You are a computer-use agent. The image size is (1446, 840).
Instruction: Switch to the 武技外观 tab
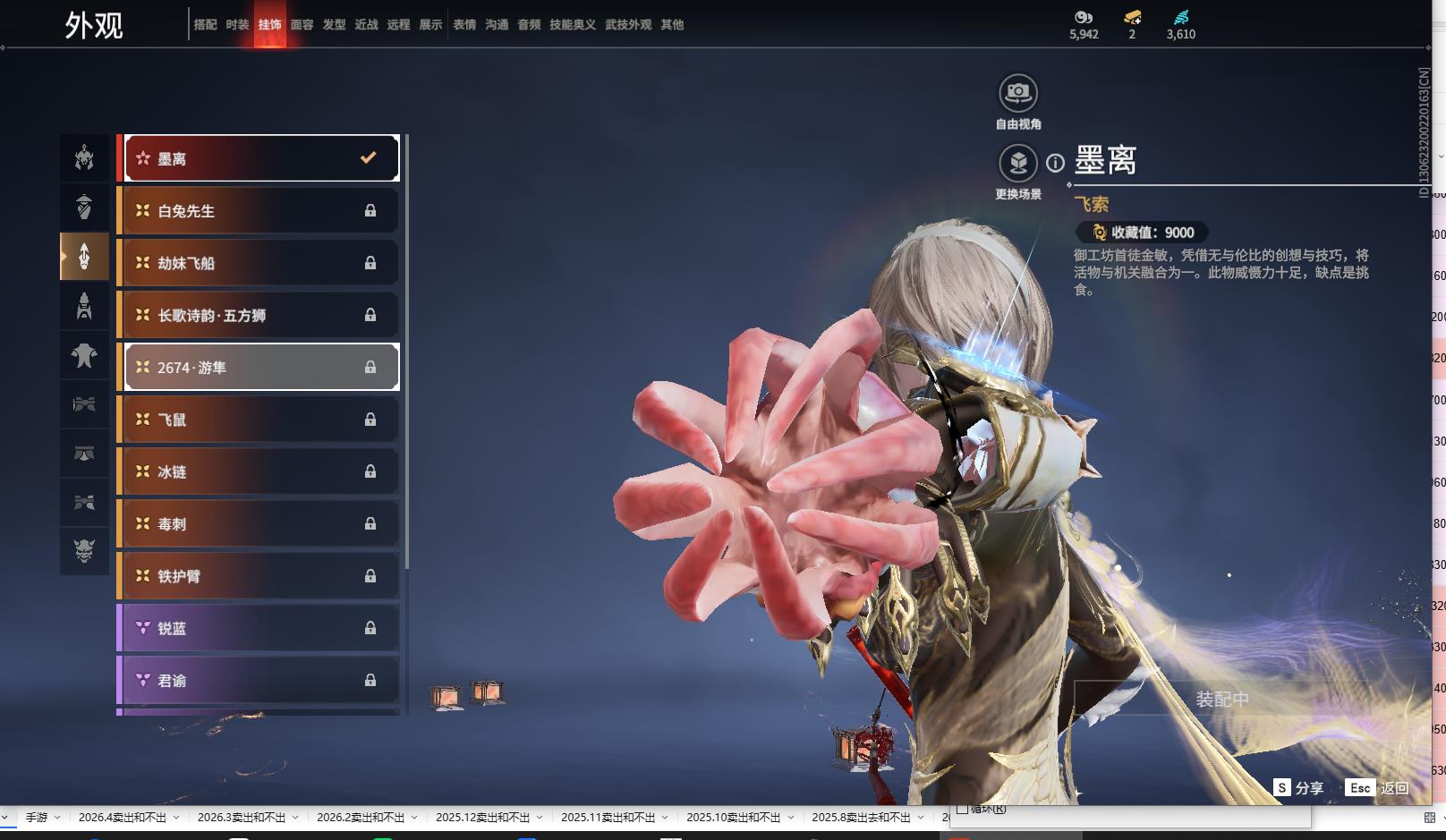(x=628, y=25)
